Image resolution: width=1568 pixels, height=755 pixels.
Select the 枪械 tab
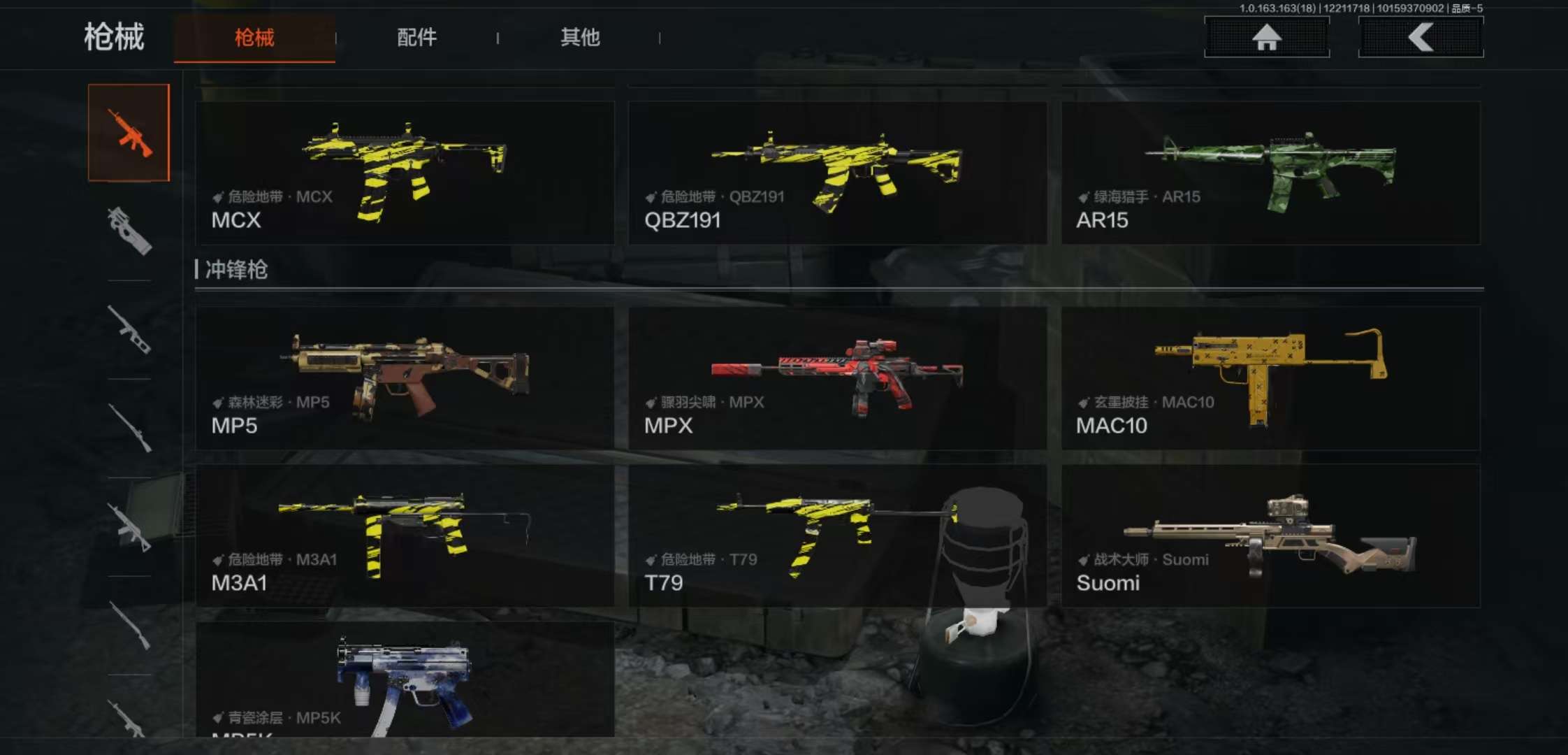pos(254,38)
